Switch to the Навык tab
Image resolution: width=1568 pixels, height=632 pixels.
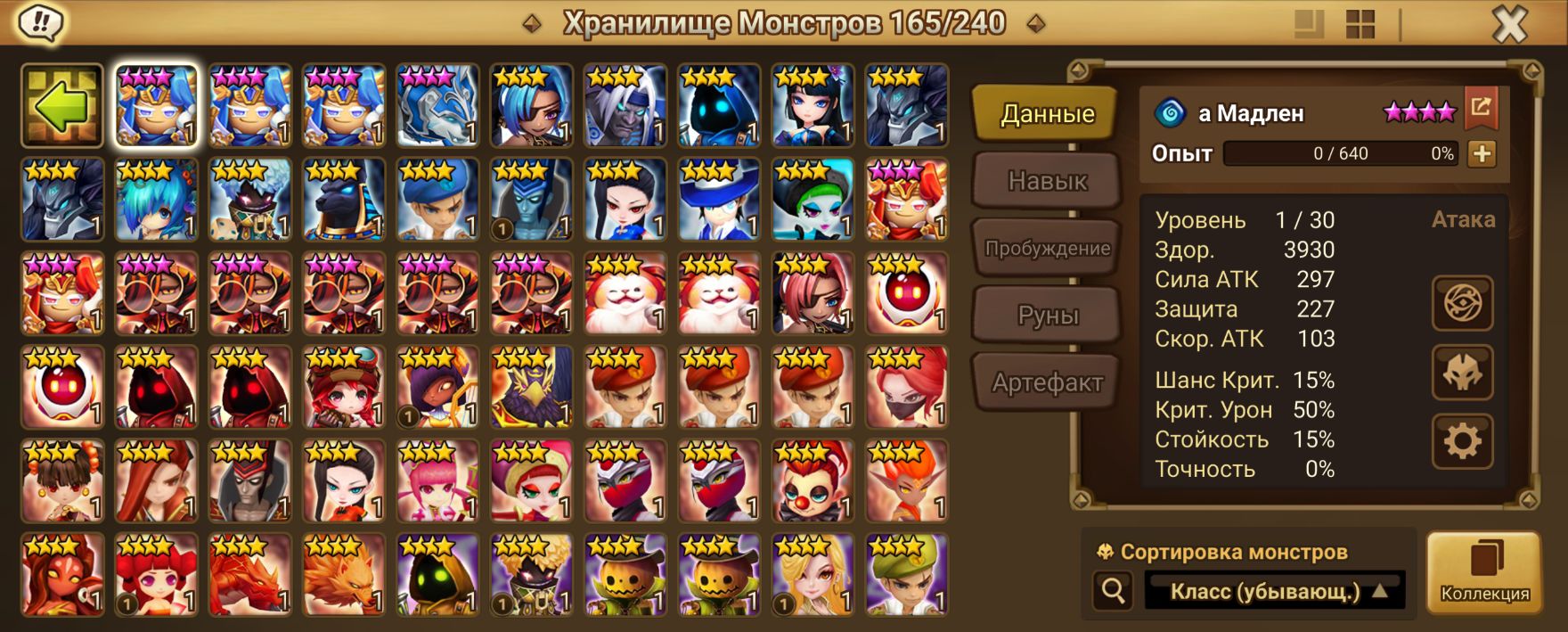[1047, 181]
